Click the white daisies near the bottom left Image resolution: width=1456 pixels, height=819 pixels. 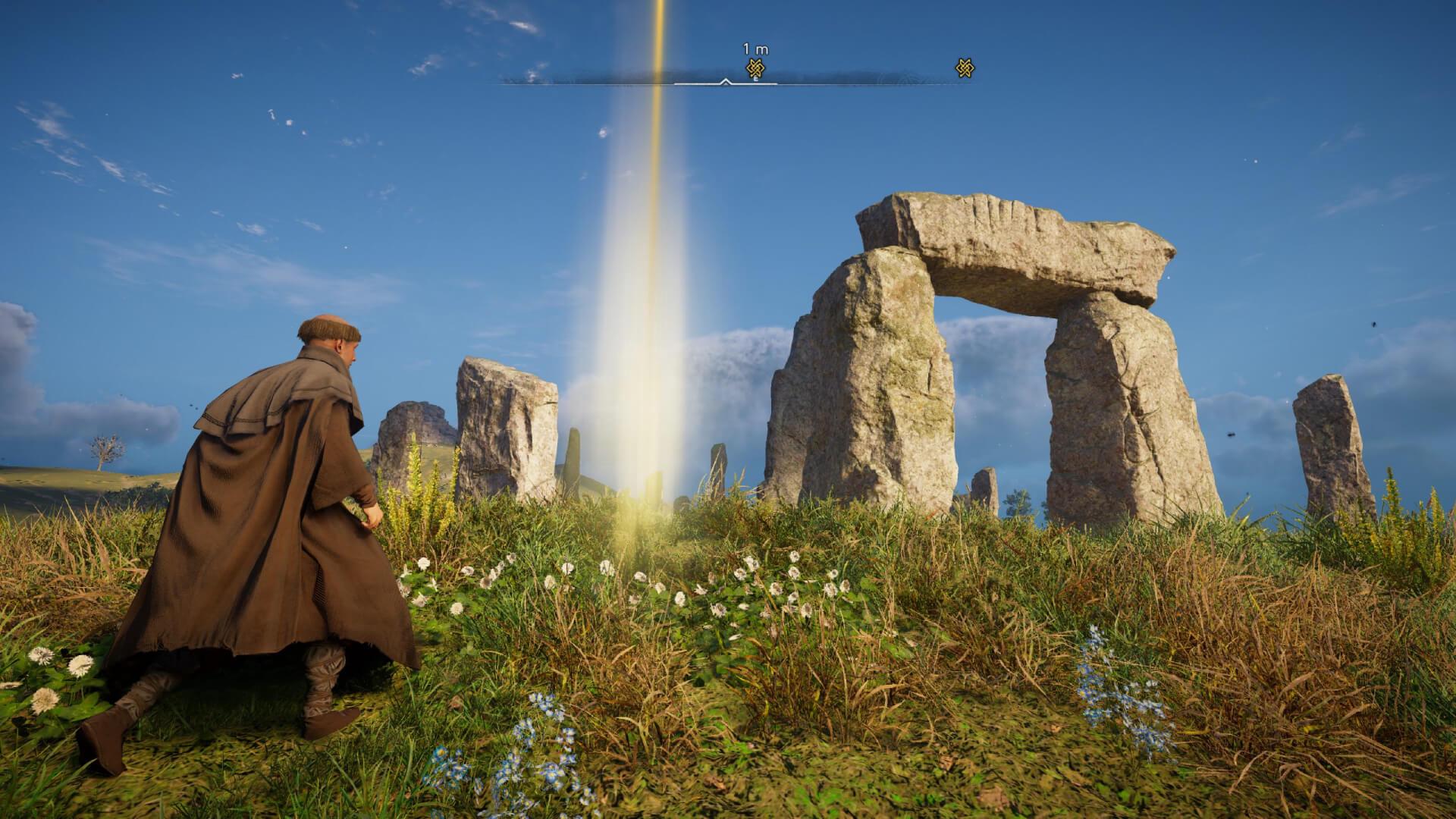(45, 667)
